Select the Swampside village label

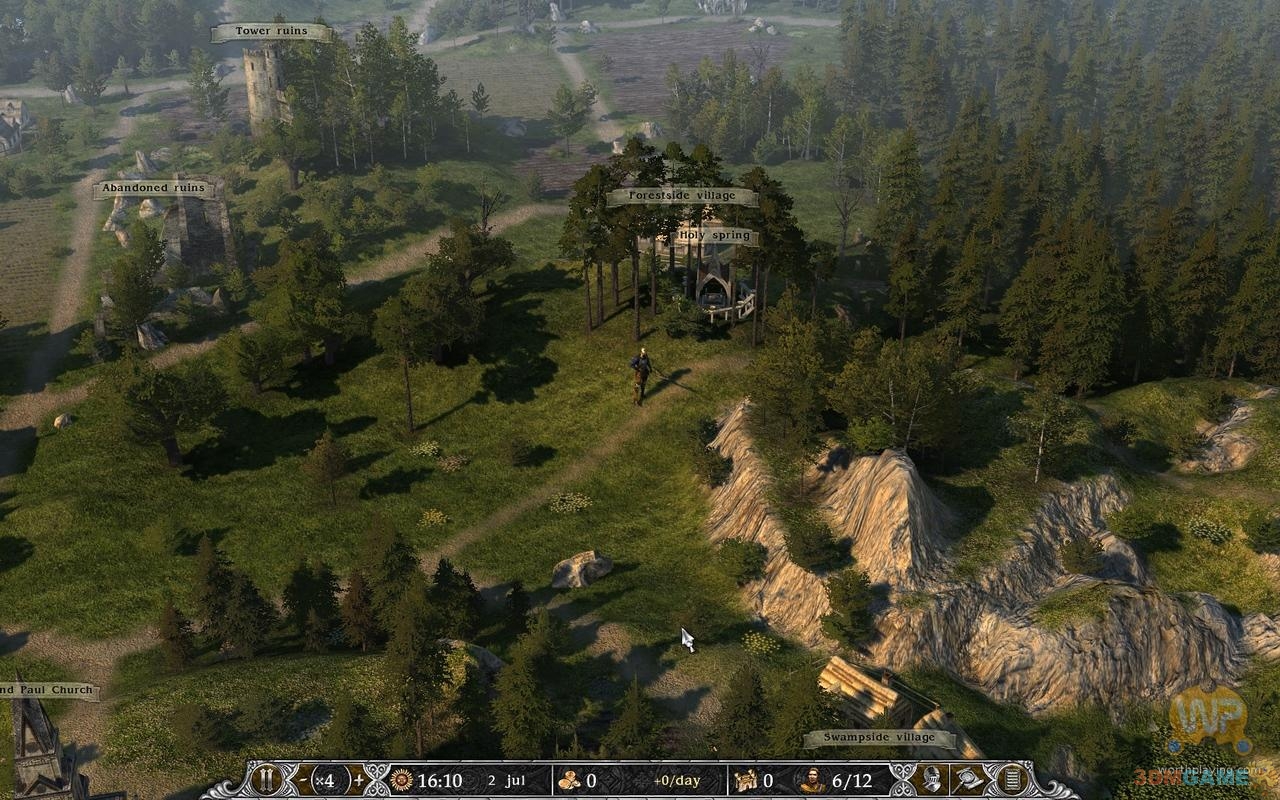pyautogui.click(x=880, y=739)
